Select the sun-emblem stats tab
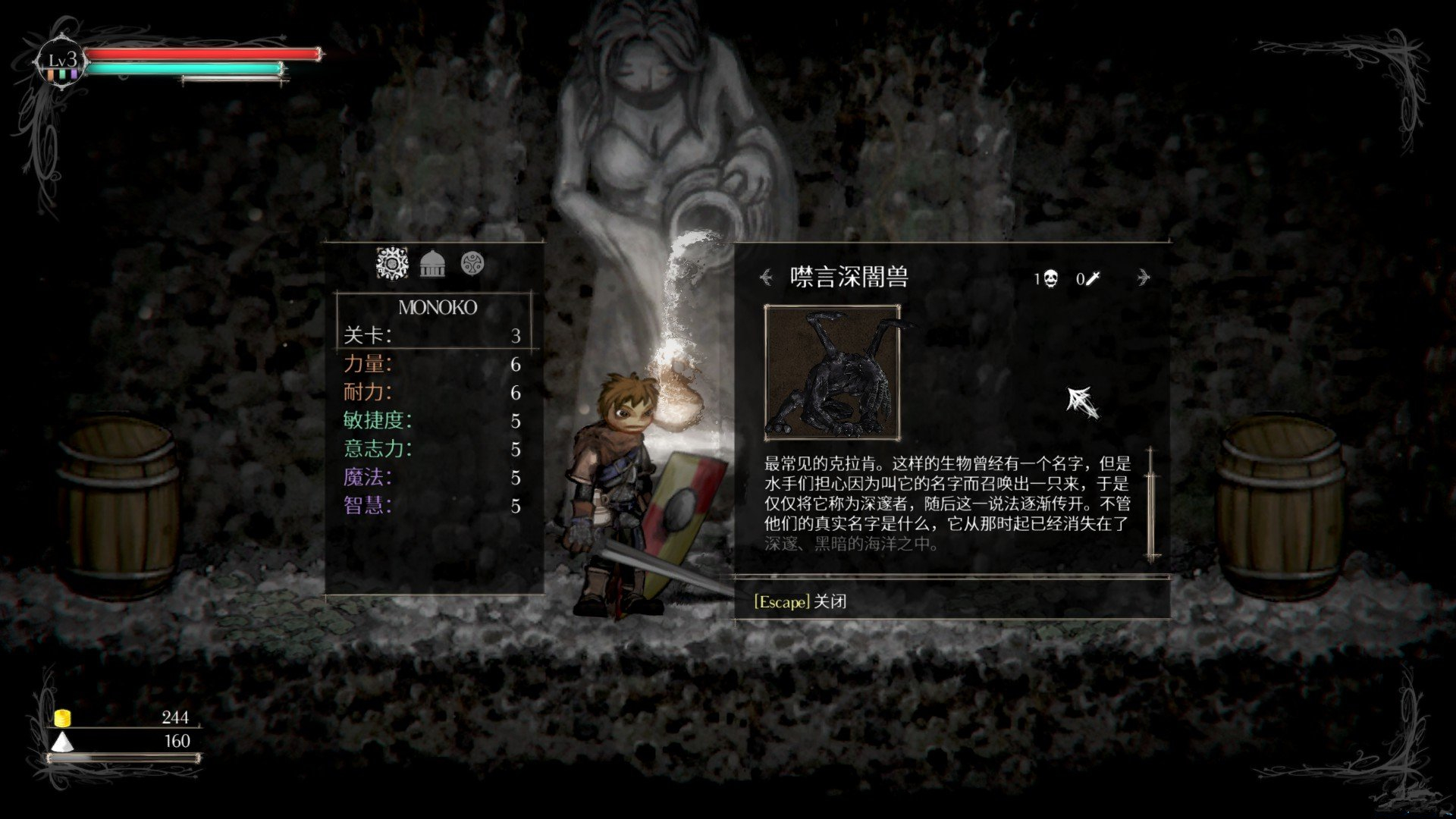 click(392, 264)
